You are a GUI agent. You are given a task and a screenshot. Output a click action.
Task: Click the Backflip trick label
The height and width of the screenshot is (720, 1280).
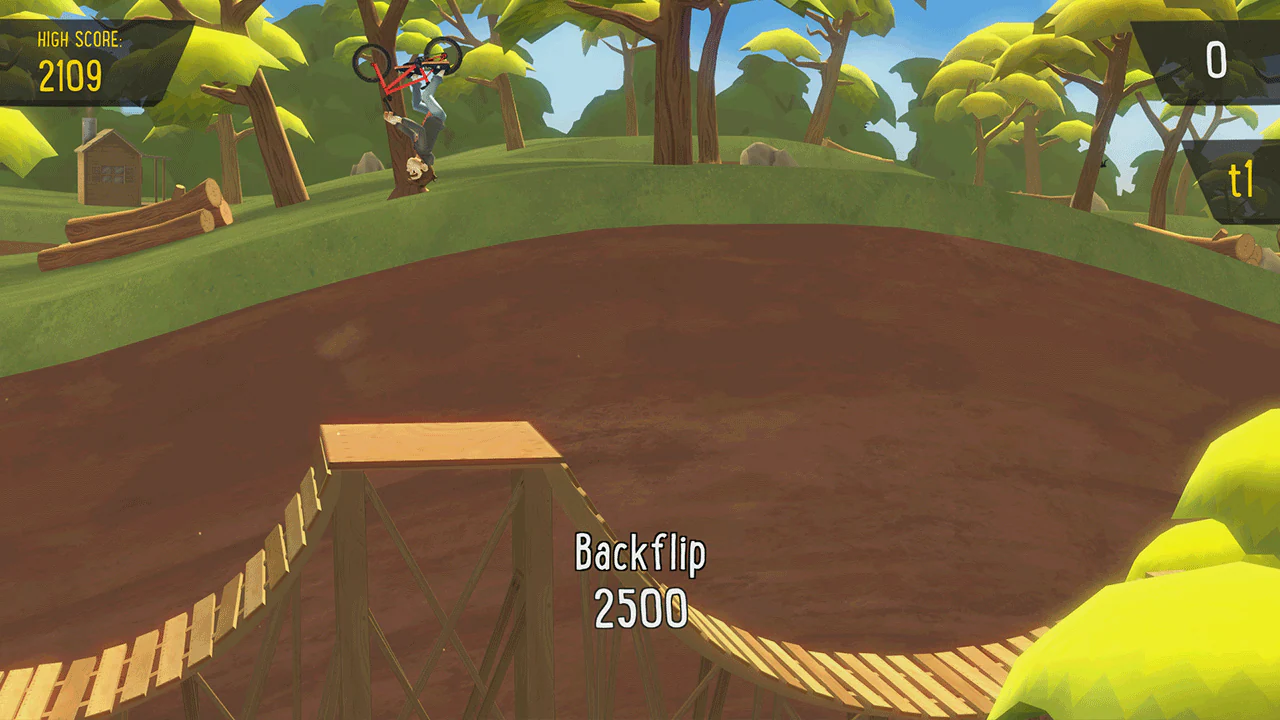[641, 551]
